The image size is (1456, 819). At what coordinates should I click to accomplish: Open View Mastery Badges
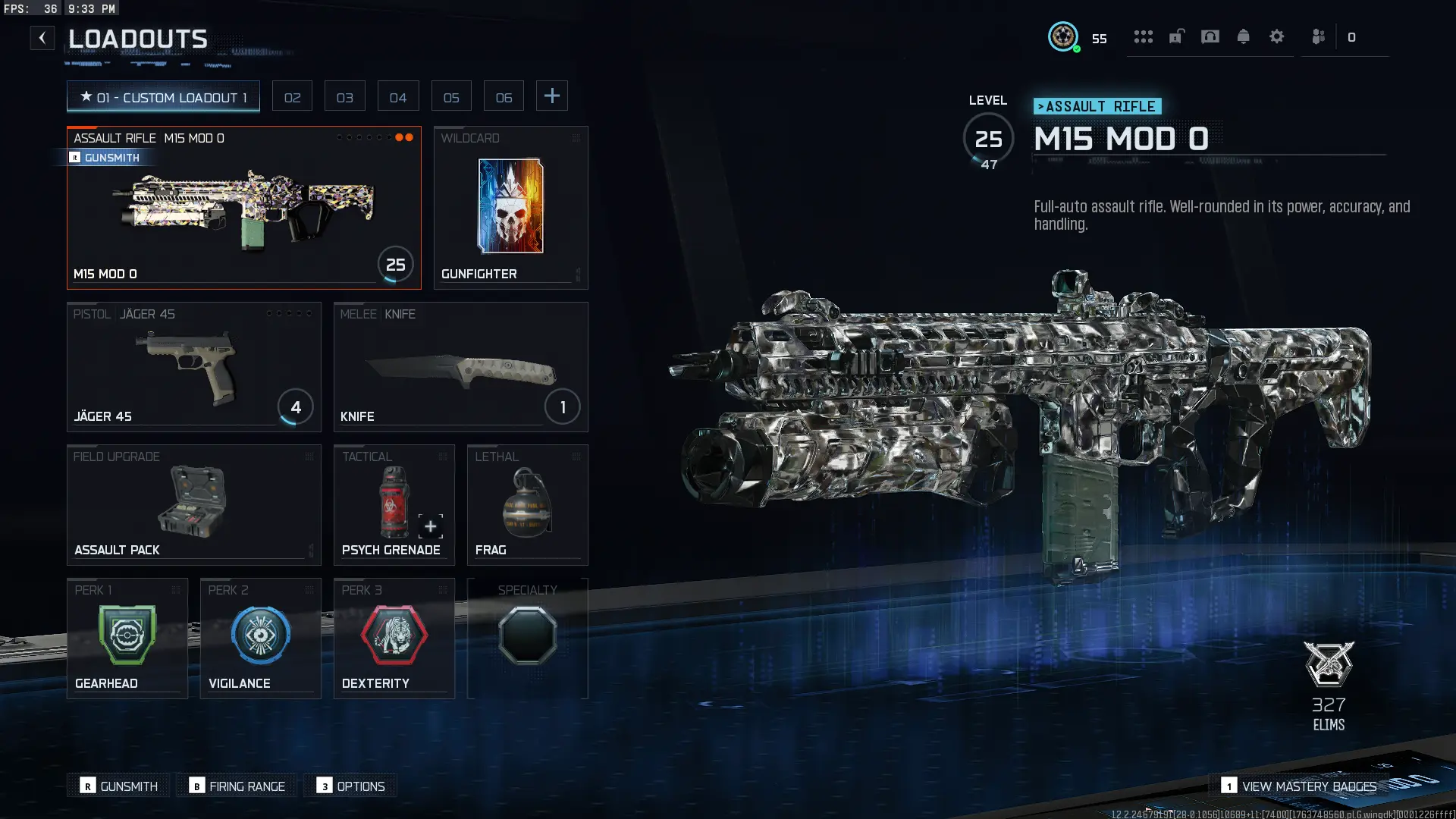point(1299,786)
